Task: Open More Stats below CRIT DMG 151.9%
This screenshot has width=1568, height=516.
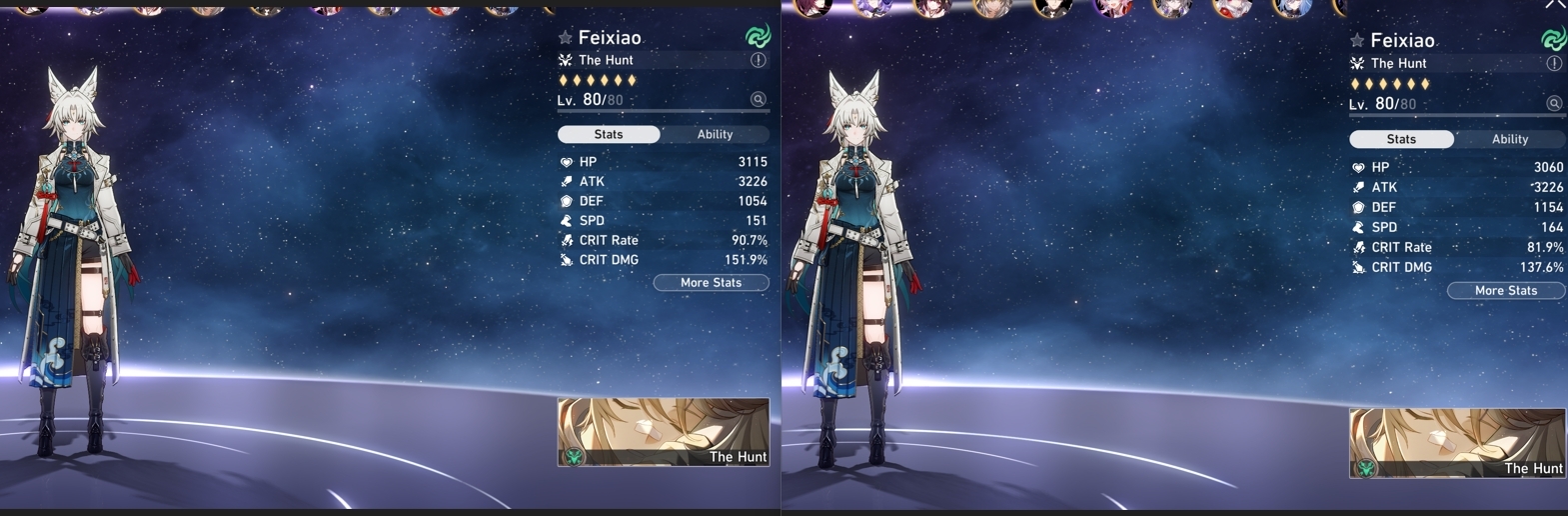Action: 711,283
